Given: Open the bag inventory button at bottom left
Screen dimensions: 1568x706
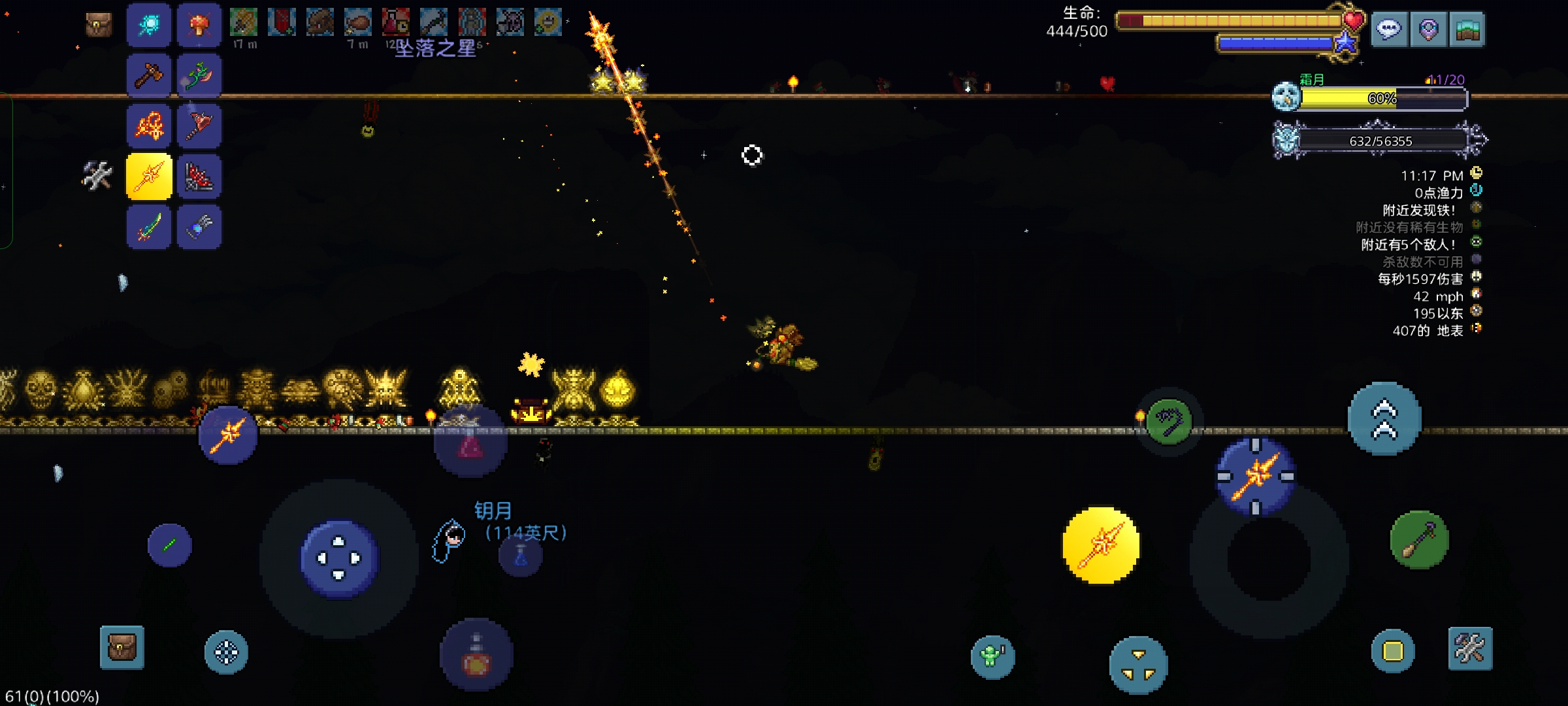Looking at the screenshot, I should (122, 648).
